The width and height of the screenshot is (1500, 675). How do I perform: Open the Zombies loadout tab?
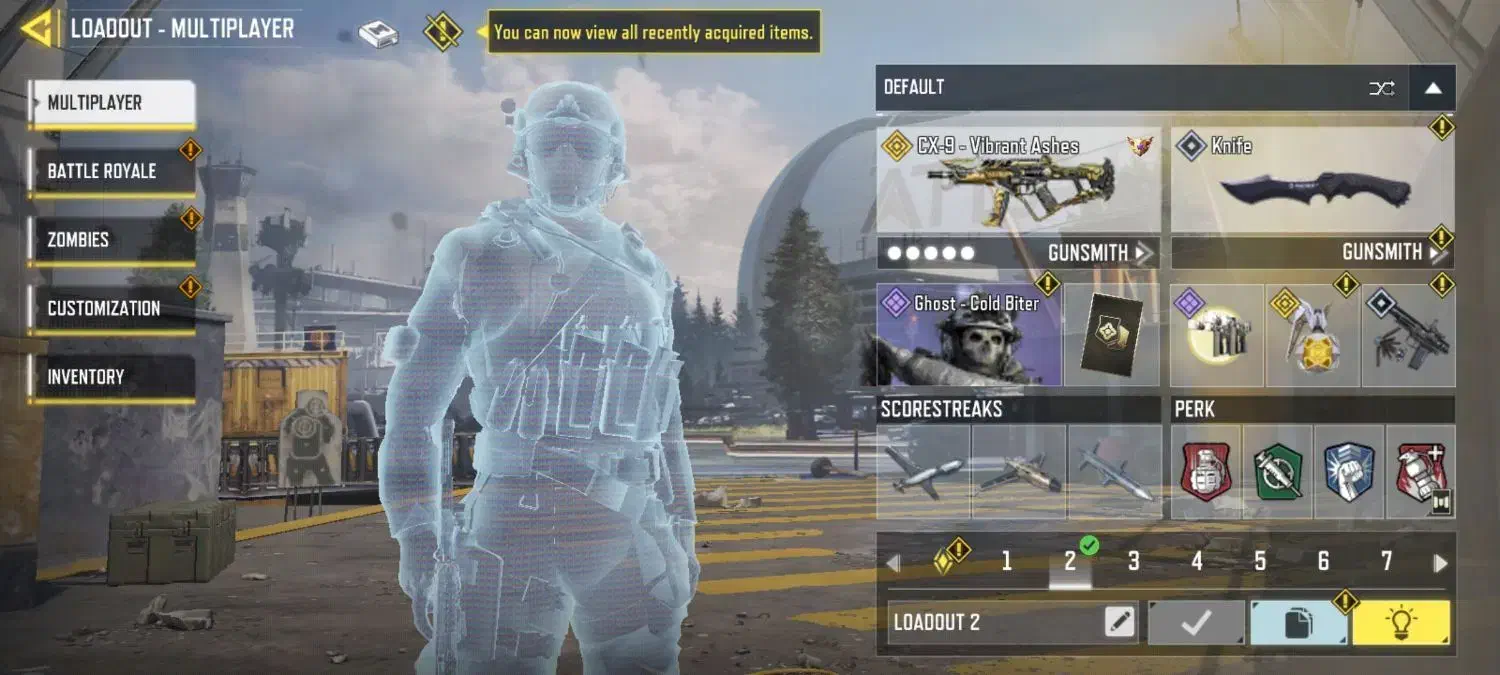110,240
